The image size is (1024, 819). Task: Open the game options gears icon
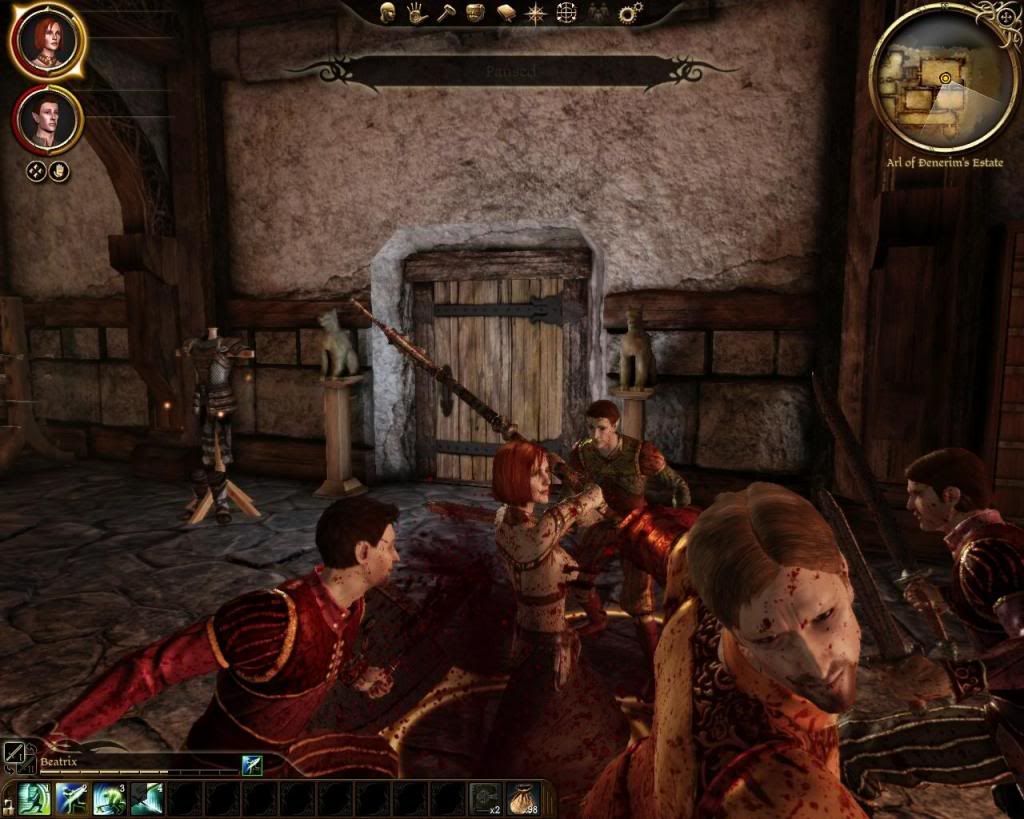pos(630,13)
